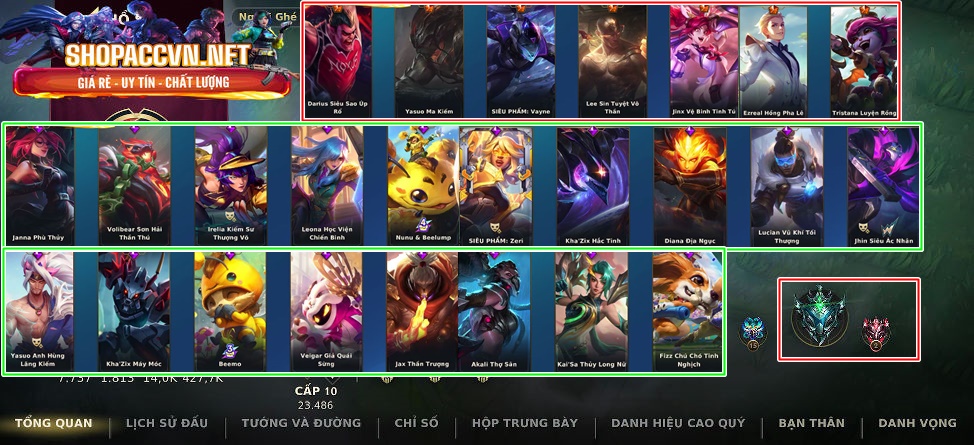The width and height of the screenshot is (974, 445).
Task: Select the Nunu & Beelump skin card
Action: [x=423, y=187]
